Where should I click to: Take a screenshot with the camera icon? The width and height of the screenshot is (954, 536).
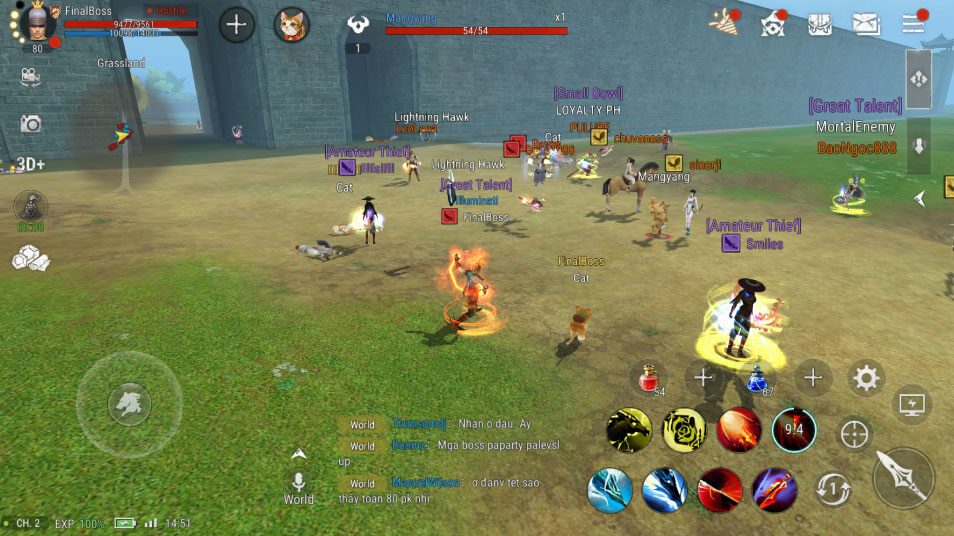(x=31, y=124)
